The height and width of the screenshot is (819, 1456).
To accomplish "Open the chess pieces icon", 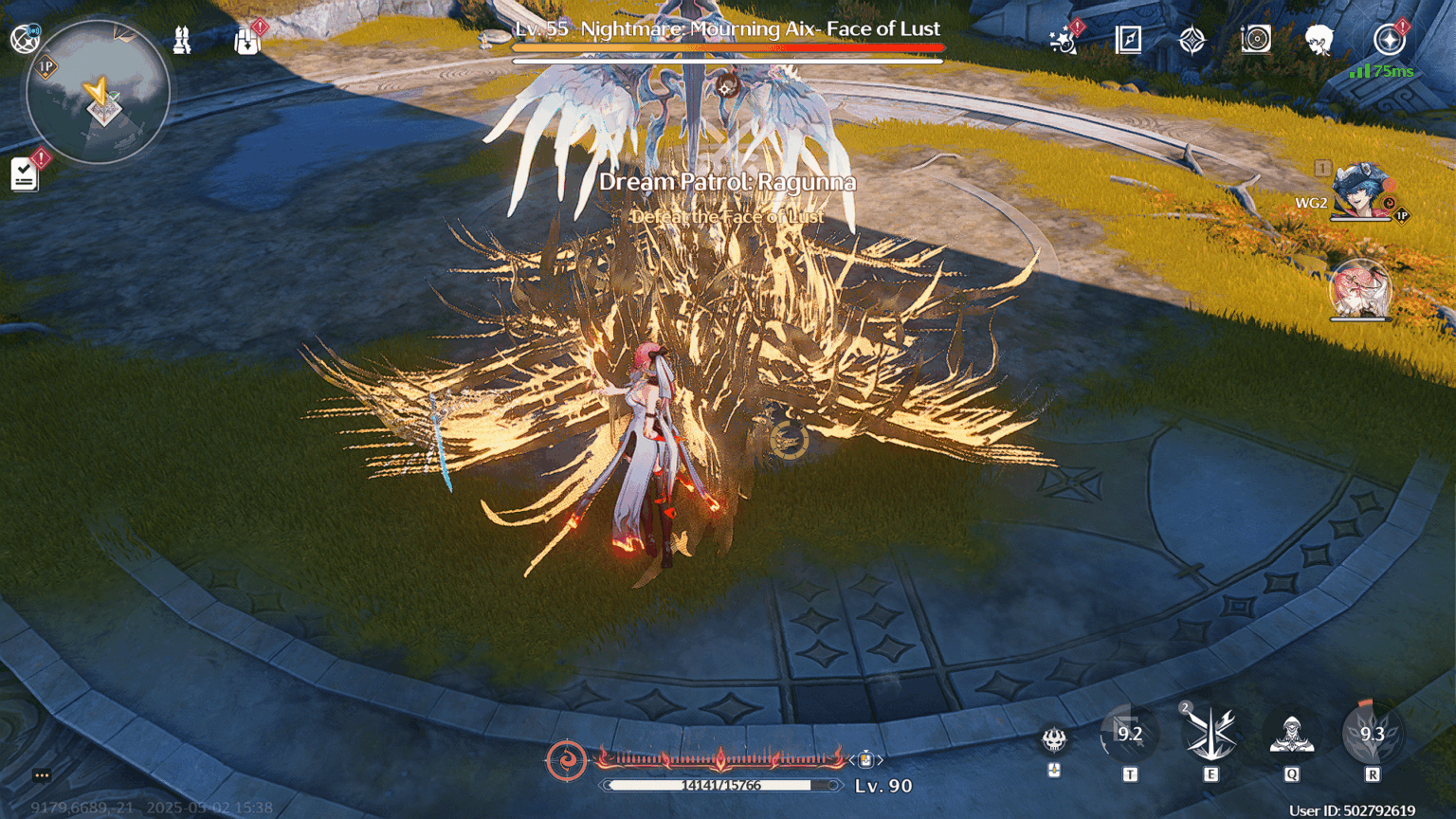I will point(182,40).
